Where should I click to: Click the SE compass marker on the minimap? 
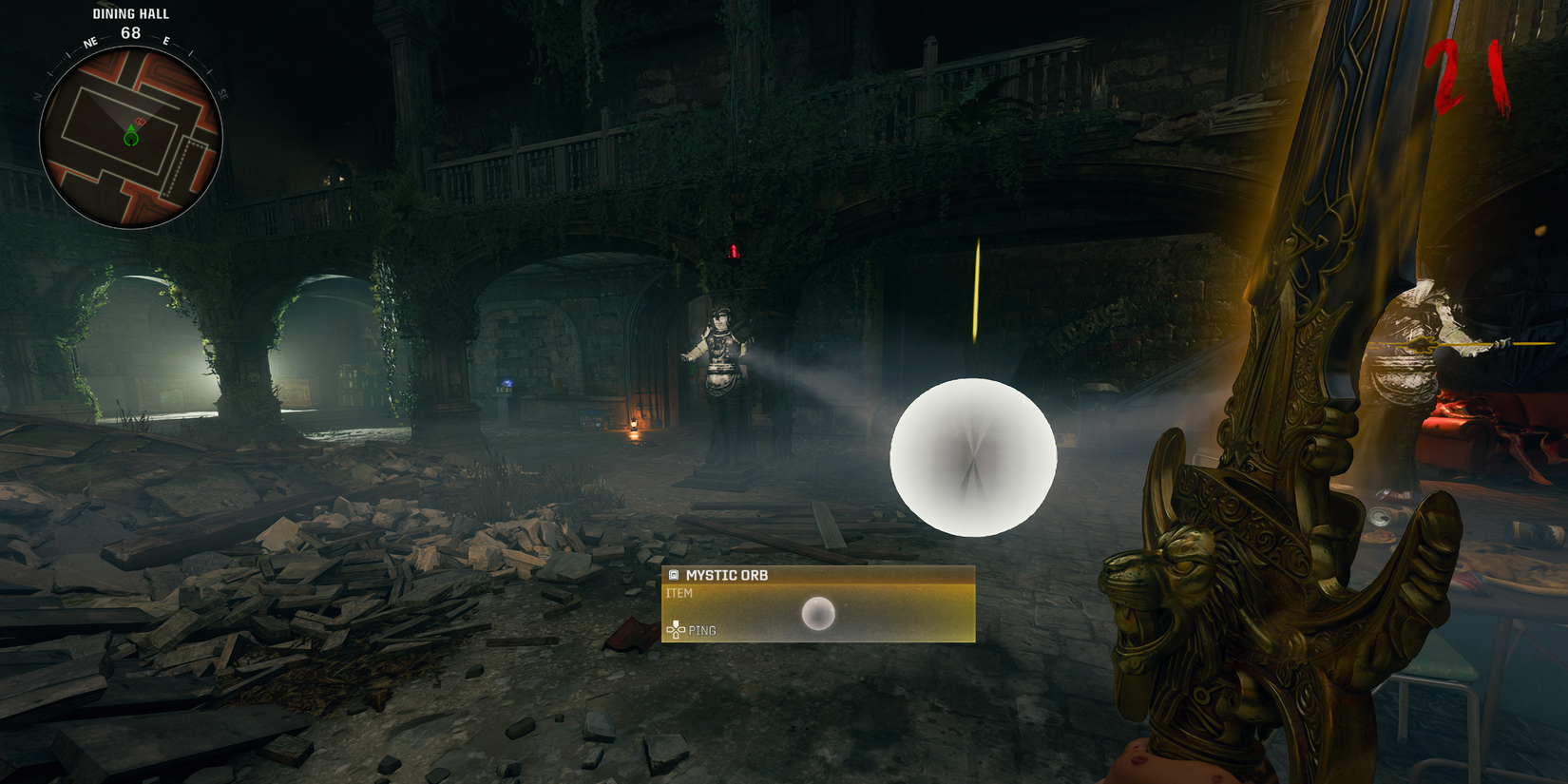[x=222, y=92]
